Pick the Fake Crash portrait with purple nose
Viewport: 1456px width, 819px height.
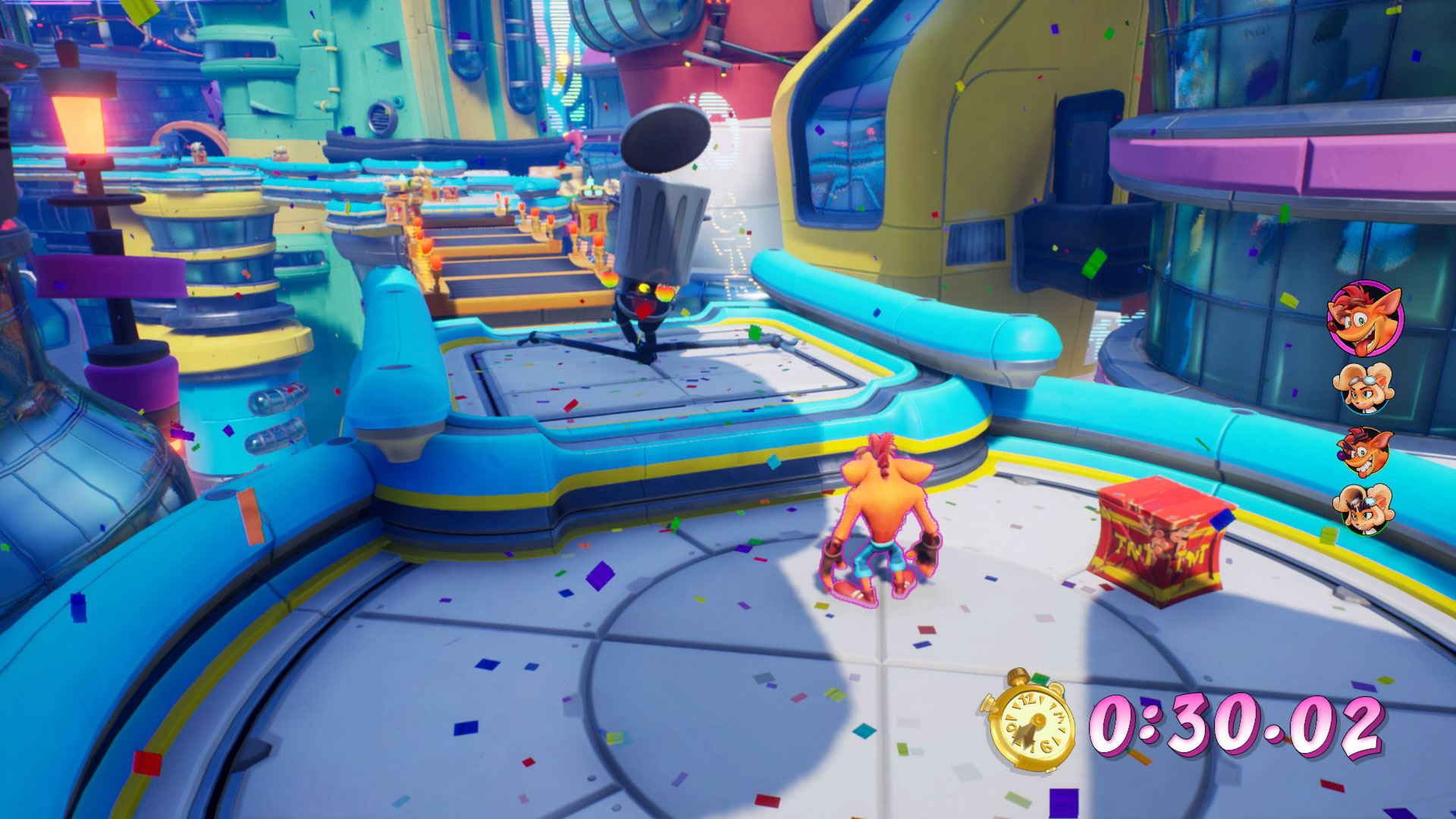coord(1364,450)
